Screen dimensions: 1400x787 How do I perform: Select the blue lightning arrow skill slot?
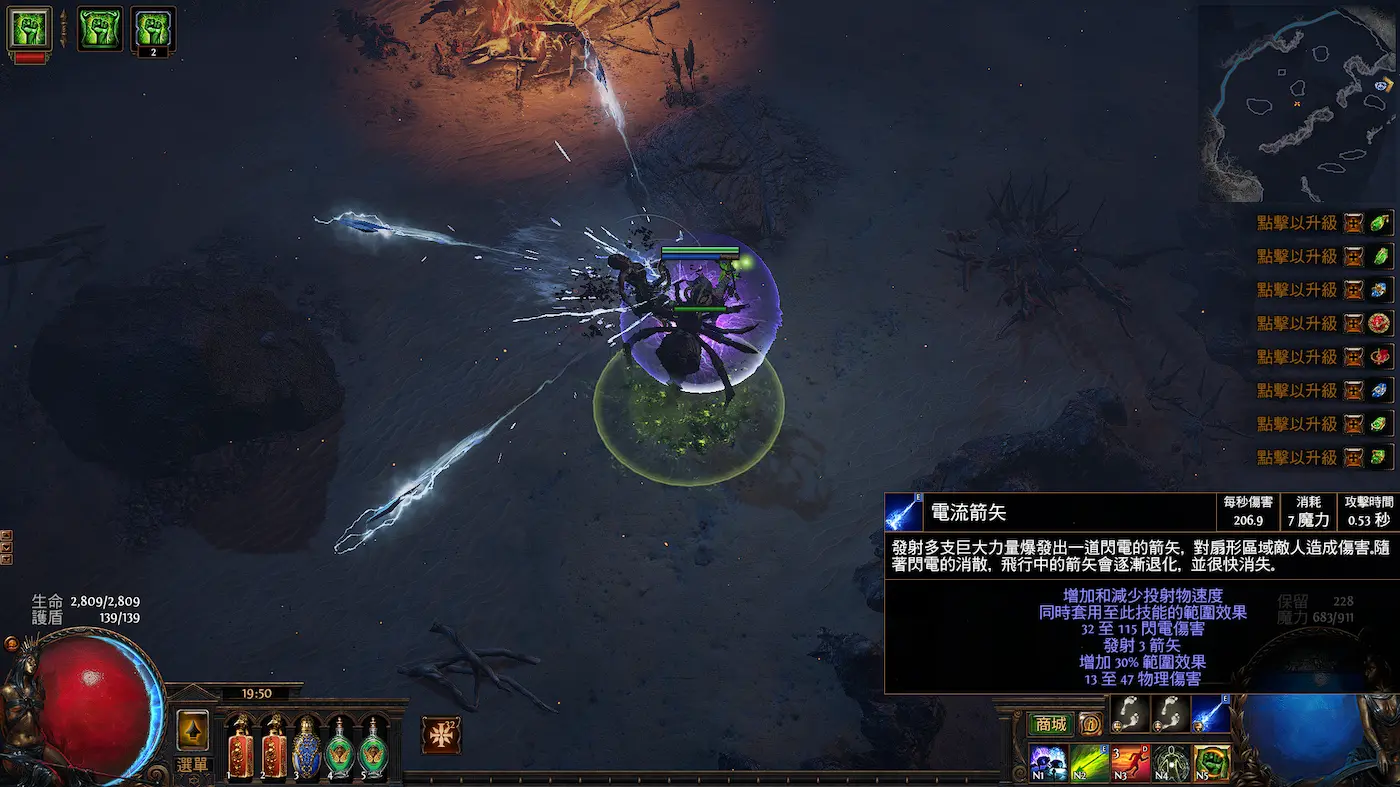point(1211,714)
